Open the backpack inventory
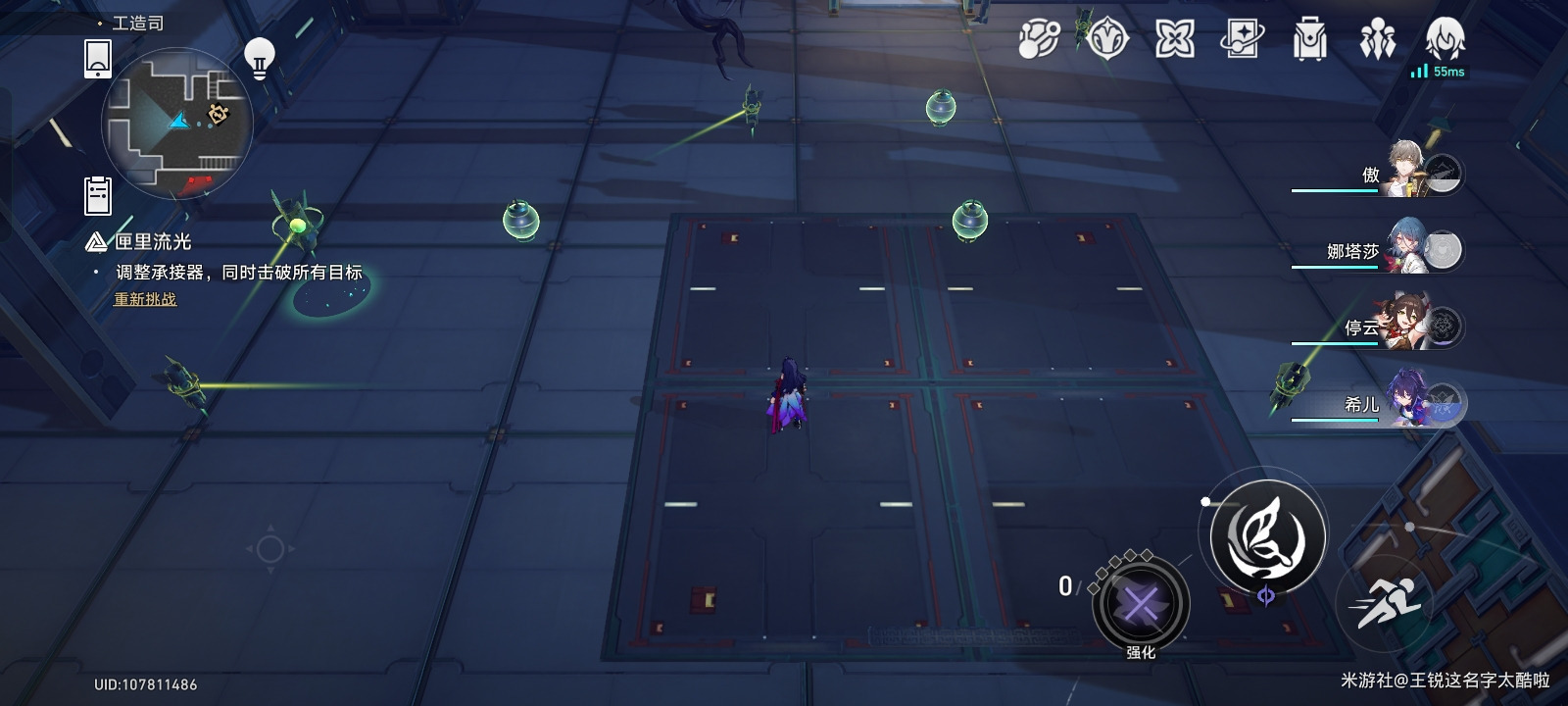 point(1309,39)
